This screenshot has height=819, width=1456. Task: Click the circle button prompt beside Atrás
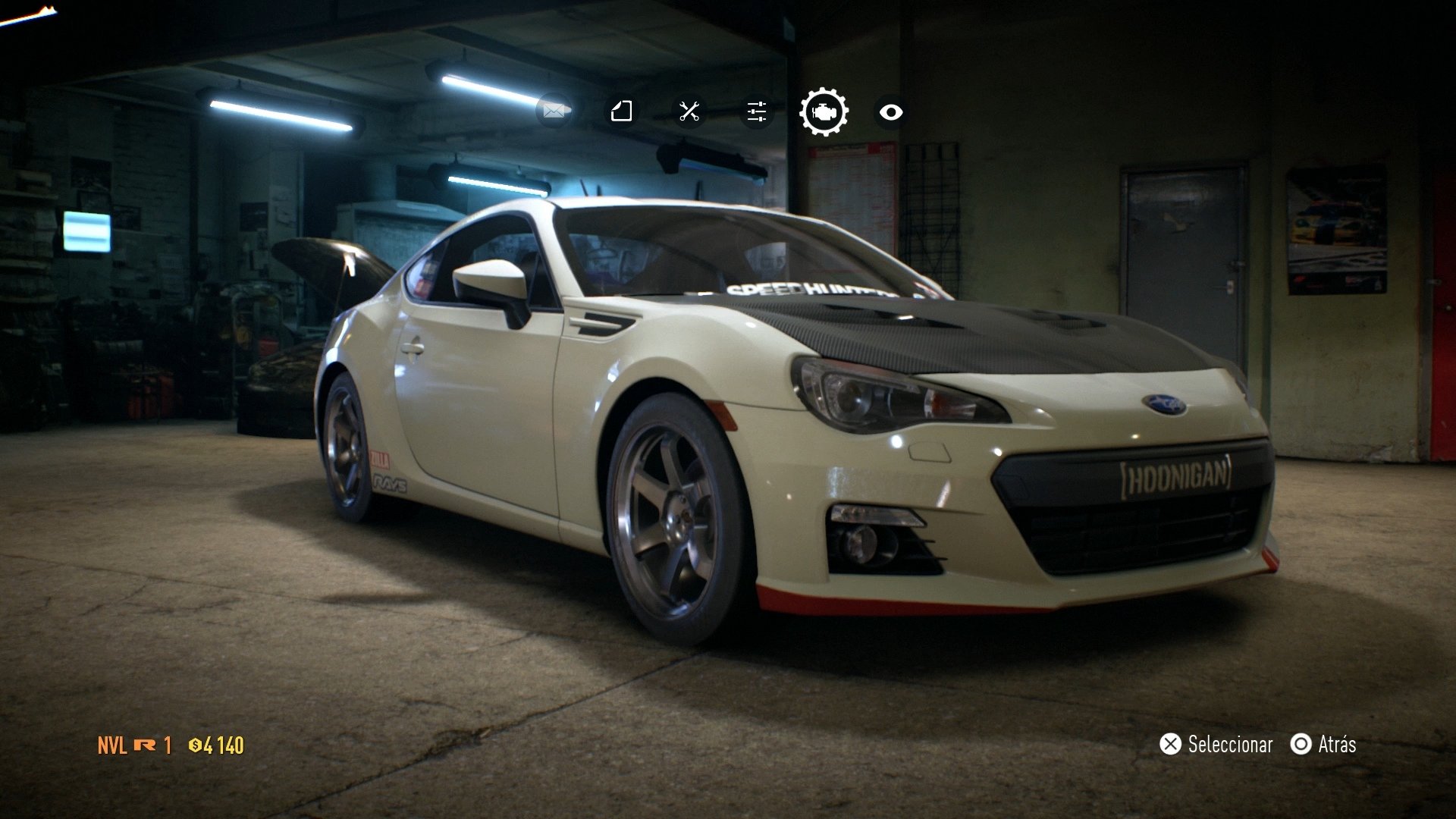(1300, 745)
